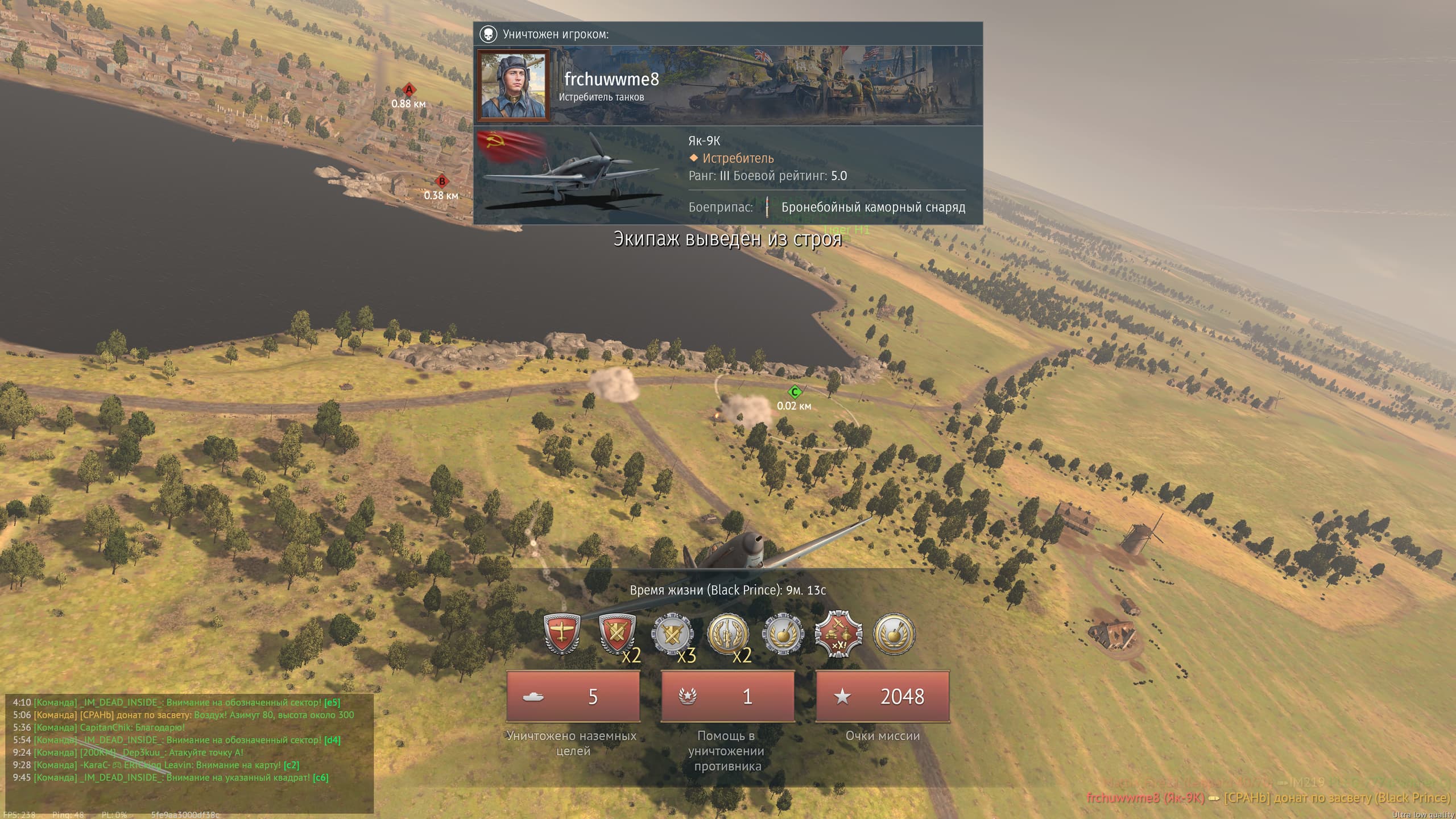Image resolution: width=1456 pixels, height=819 pixels.
Task: Click the gold sniper rifle medal
Action: [728, 634]
